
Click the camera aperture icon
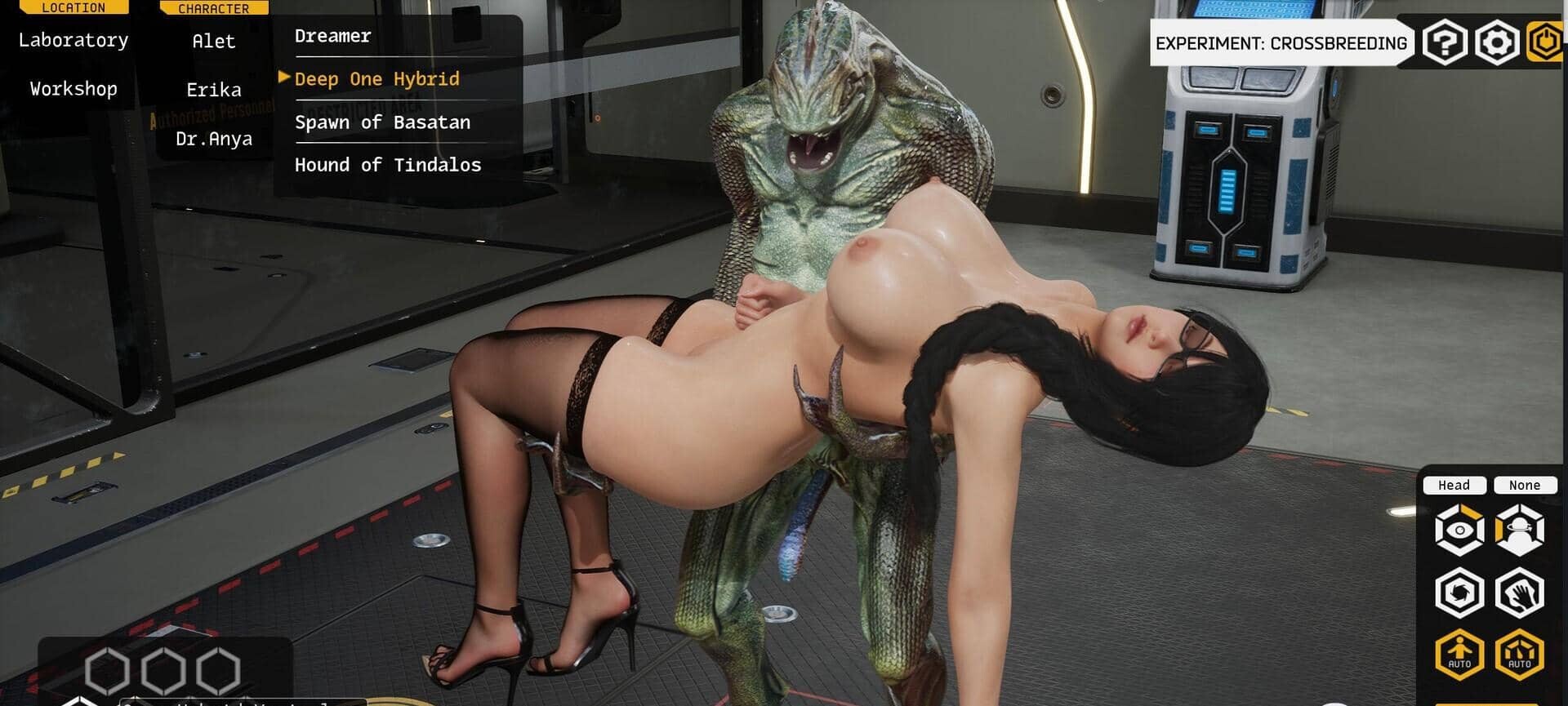(1459, 593)
